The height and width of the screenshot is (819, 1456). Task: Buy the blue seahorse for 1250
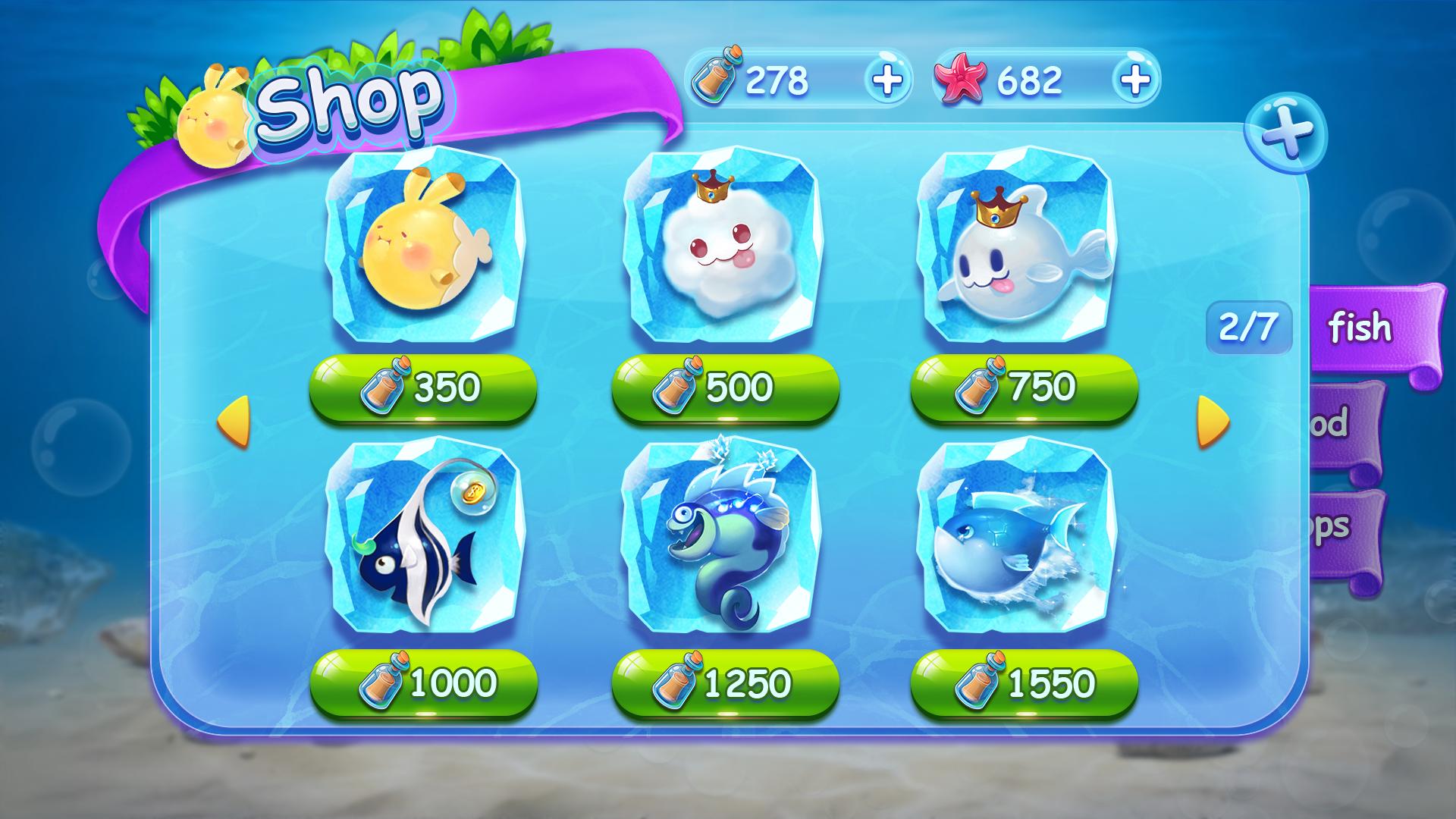(x=725, y=683)
